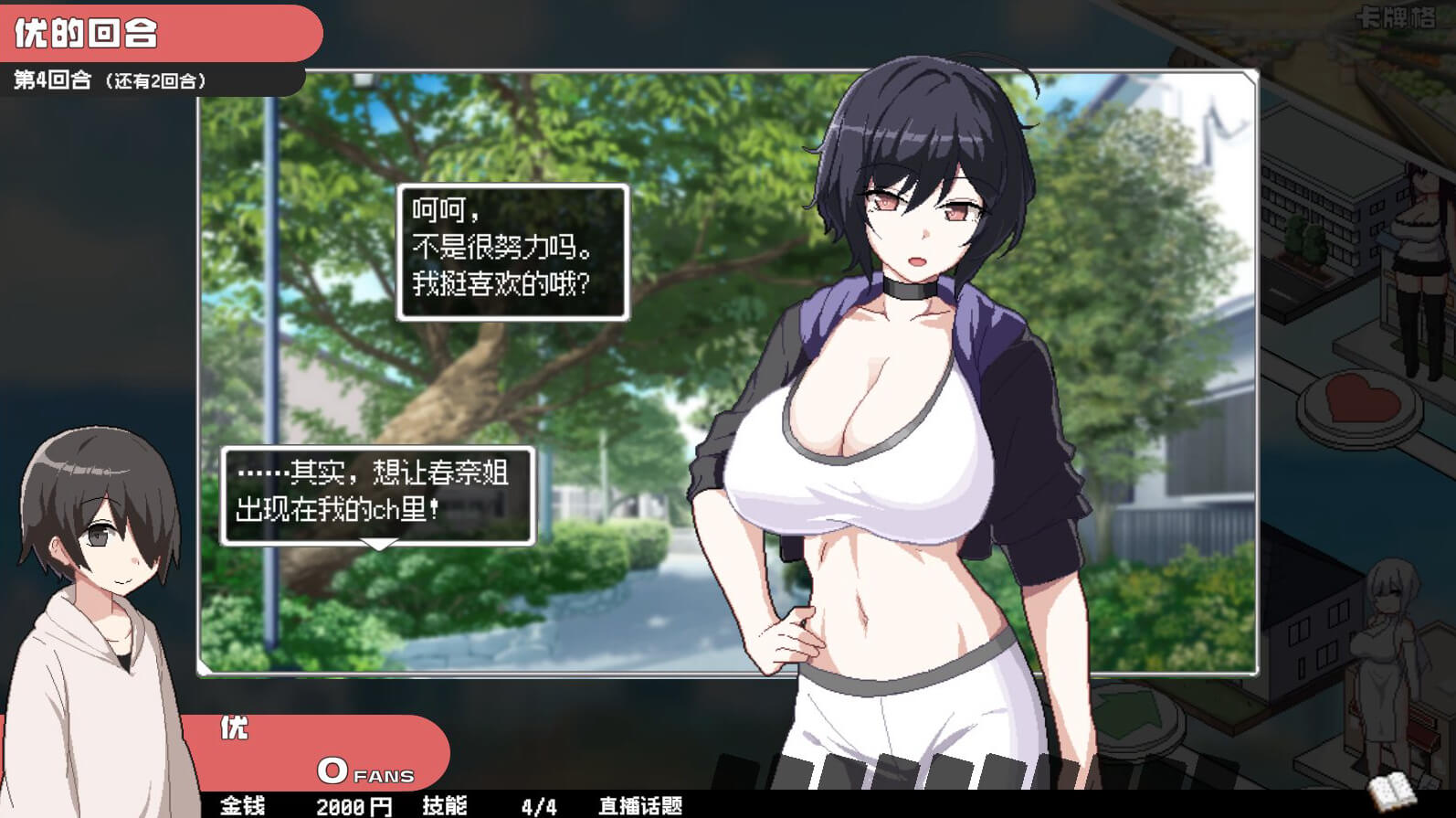Click the 我挺喜欢的哦 speech bubble

[x=512, y=251]
